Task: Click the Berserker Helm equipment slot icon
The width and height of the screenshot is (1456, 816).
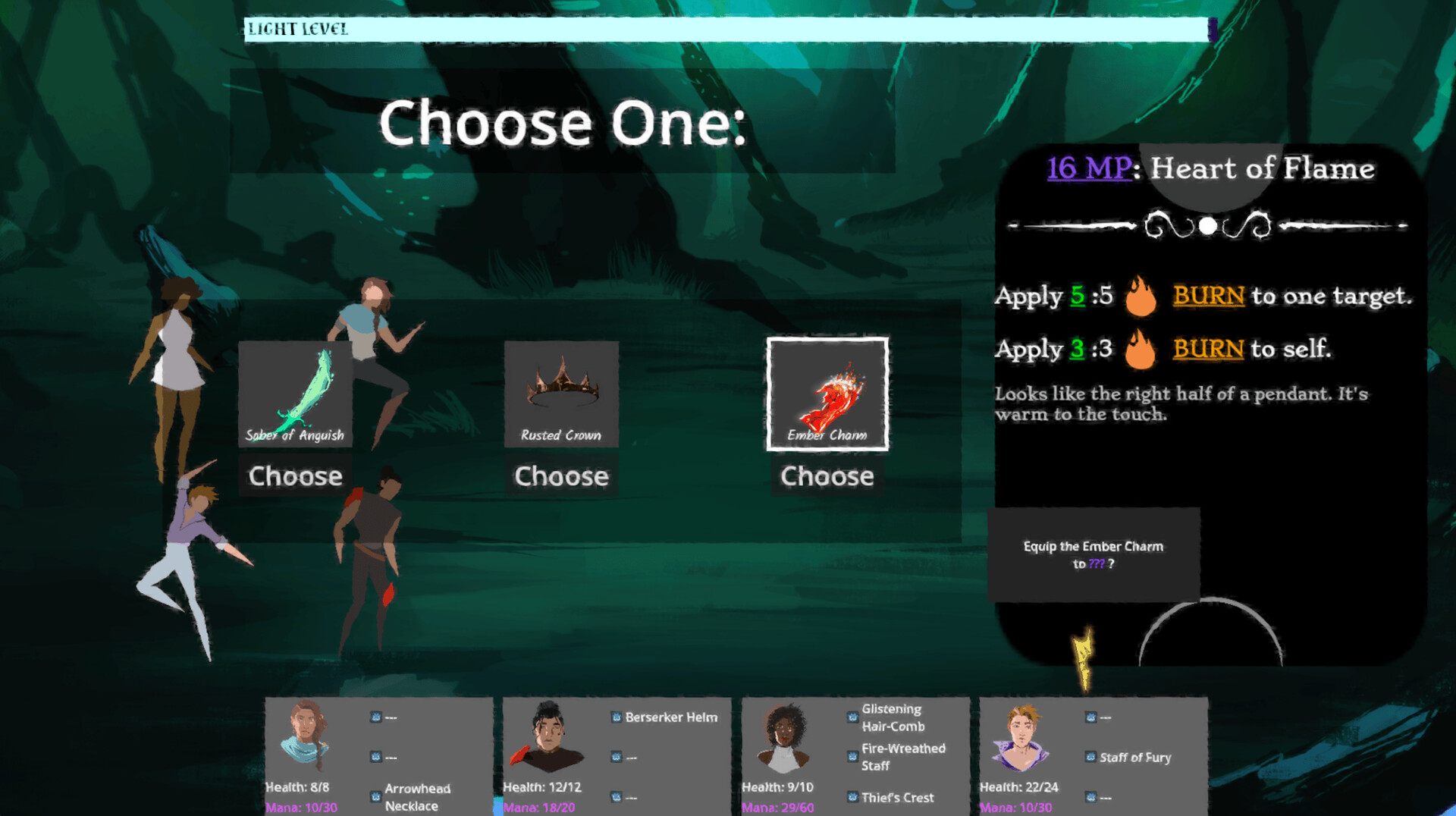Action: click(613, 716)
